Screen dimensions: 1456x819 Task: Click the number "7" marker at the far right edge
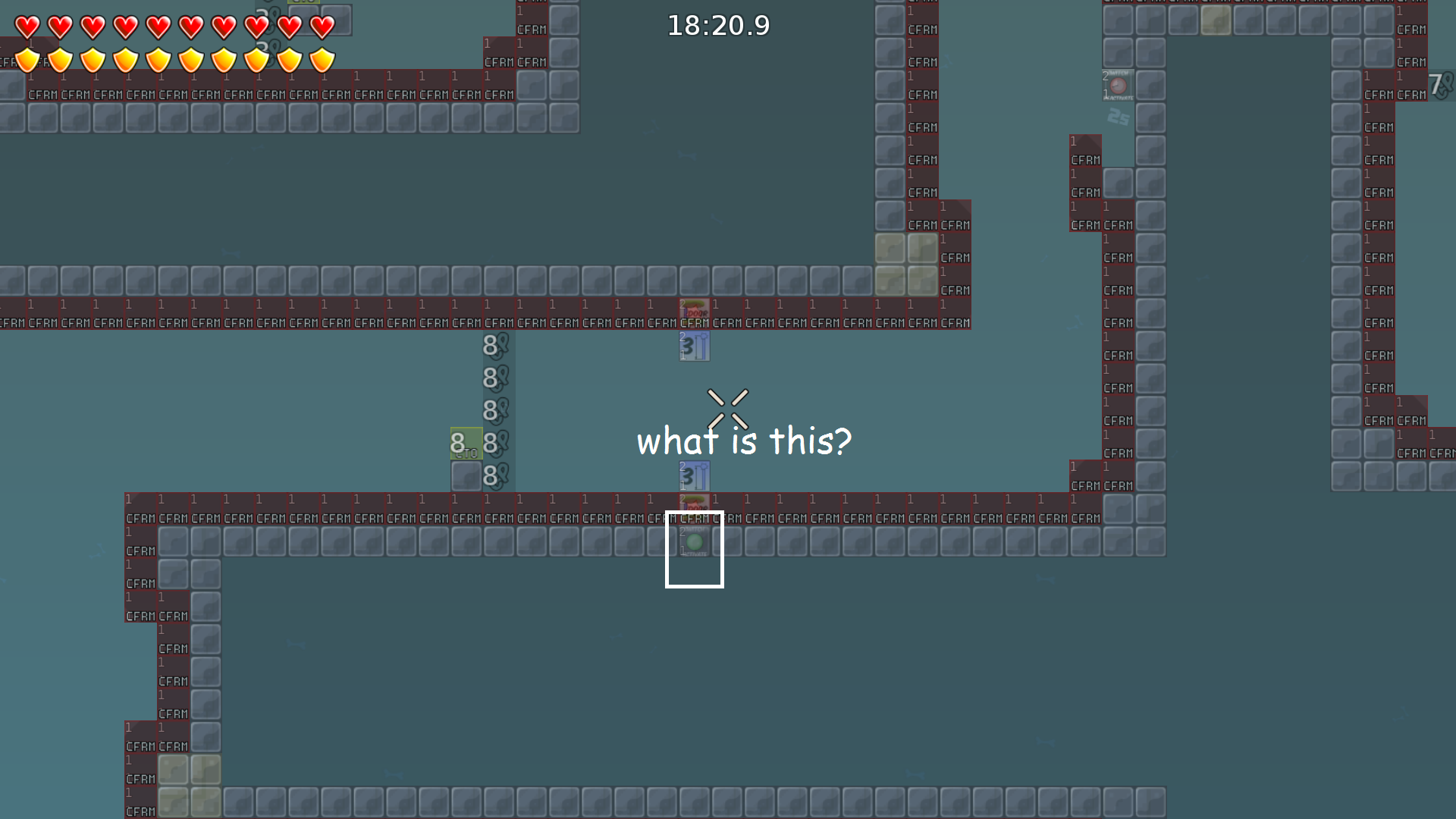click(1437, 82)
